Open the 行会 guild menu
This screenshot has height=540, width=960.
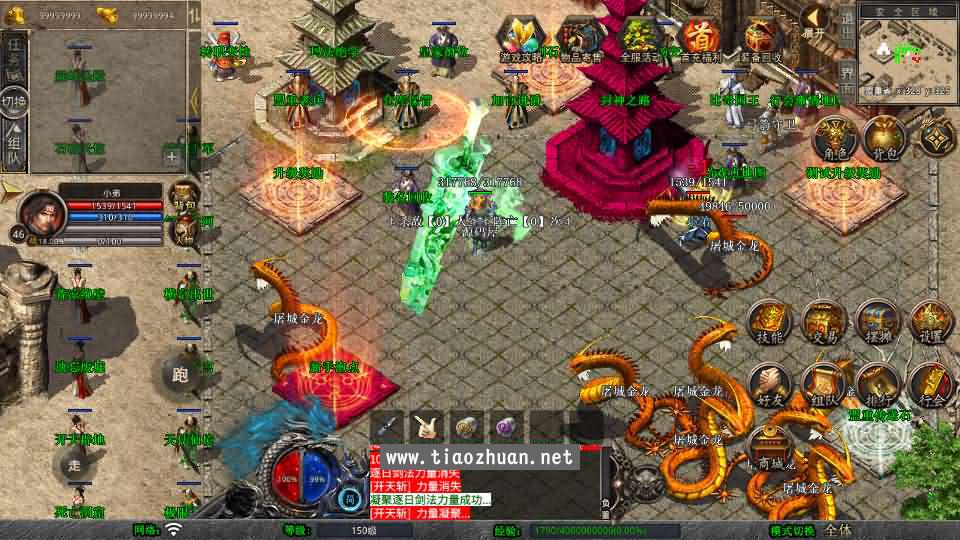click(x=931, y=385)
